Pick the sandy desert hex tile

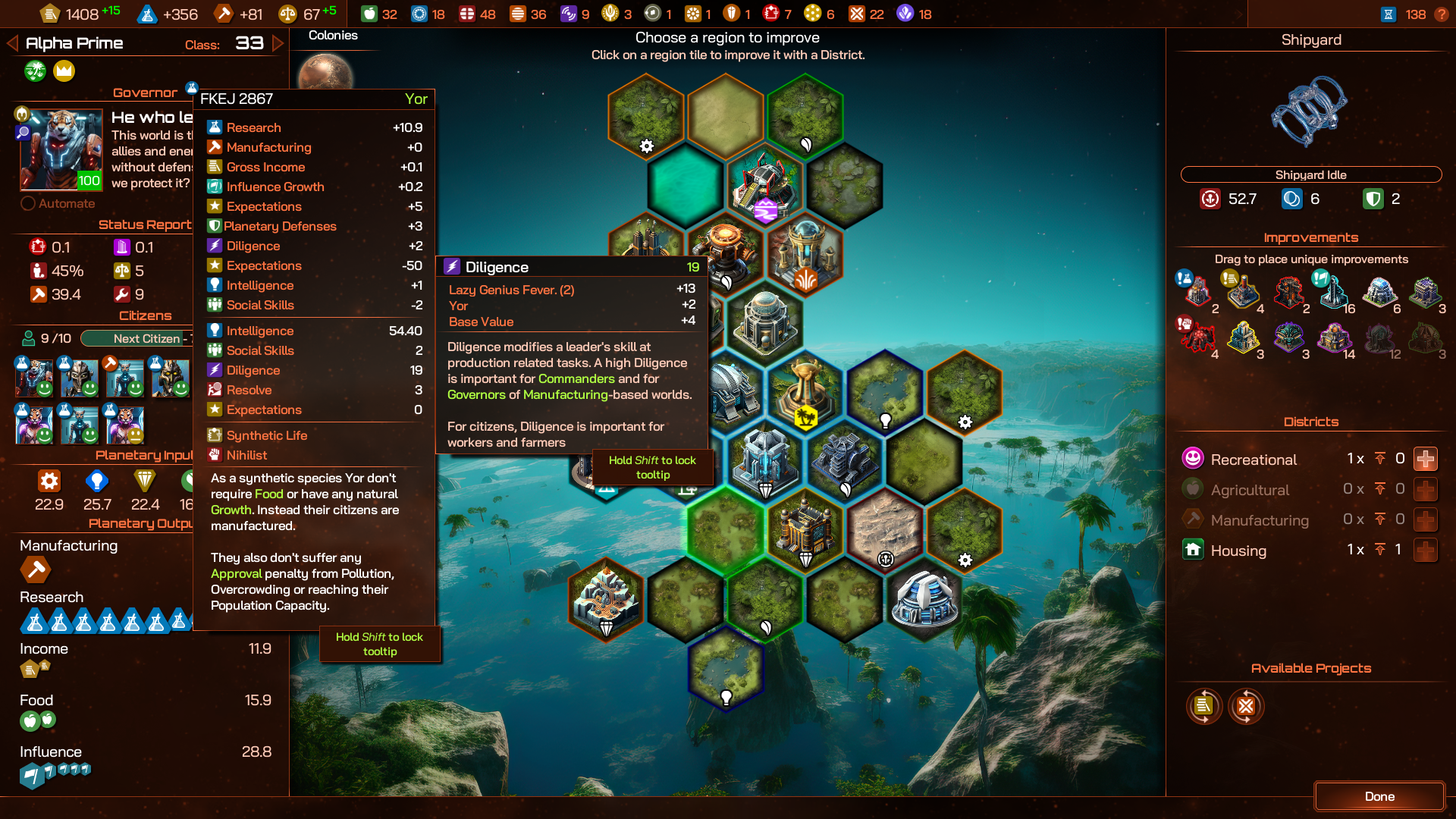coord(884,527)
